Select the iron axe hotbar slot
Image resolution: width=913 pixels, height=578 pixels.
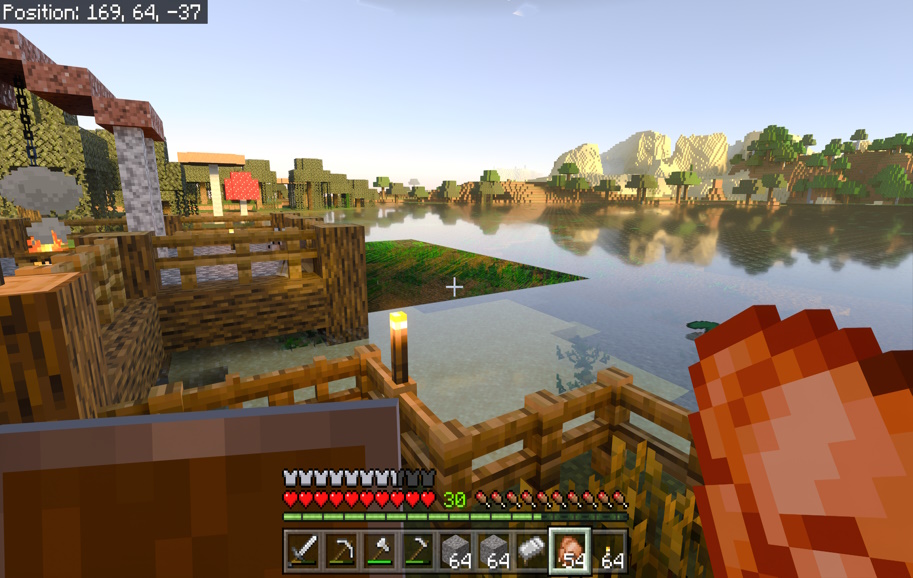pyautogui.click(x=379, y=549)
